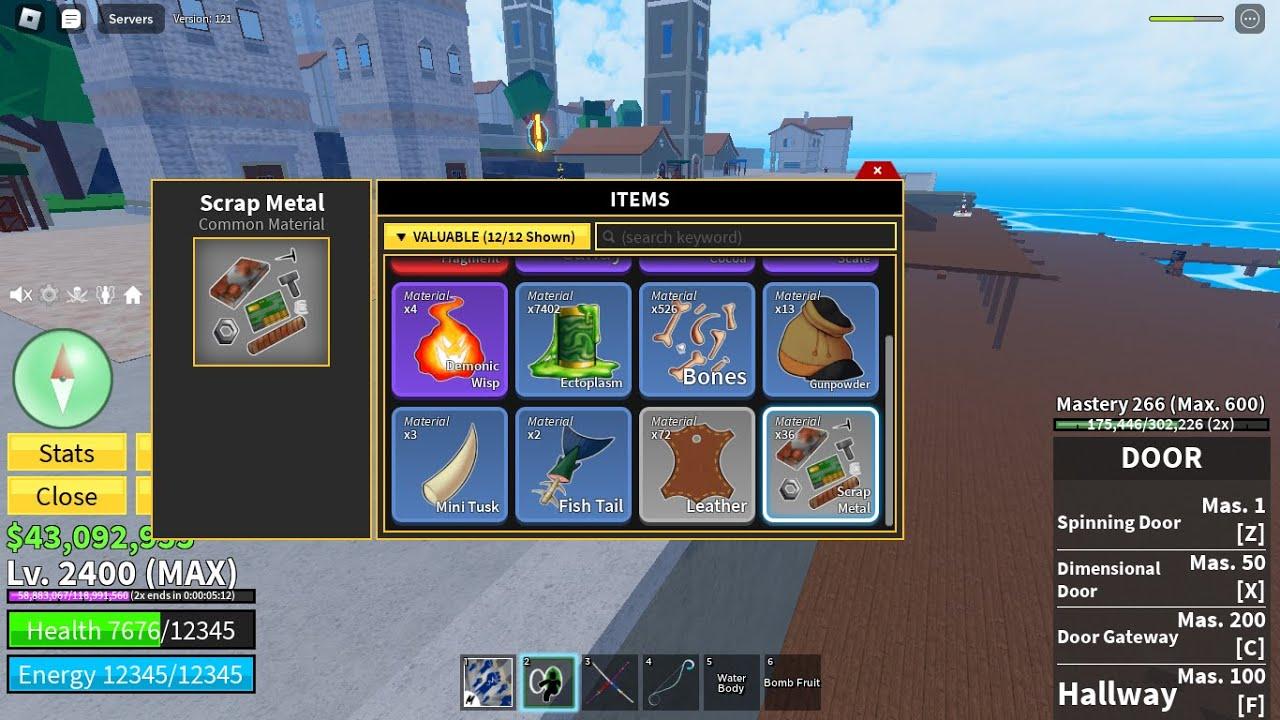The height and width of the screenshot is (720, 1280).
Task: Click the yellow Close button
Action: (67, 496)
